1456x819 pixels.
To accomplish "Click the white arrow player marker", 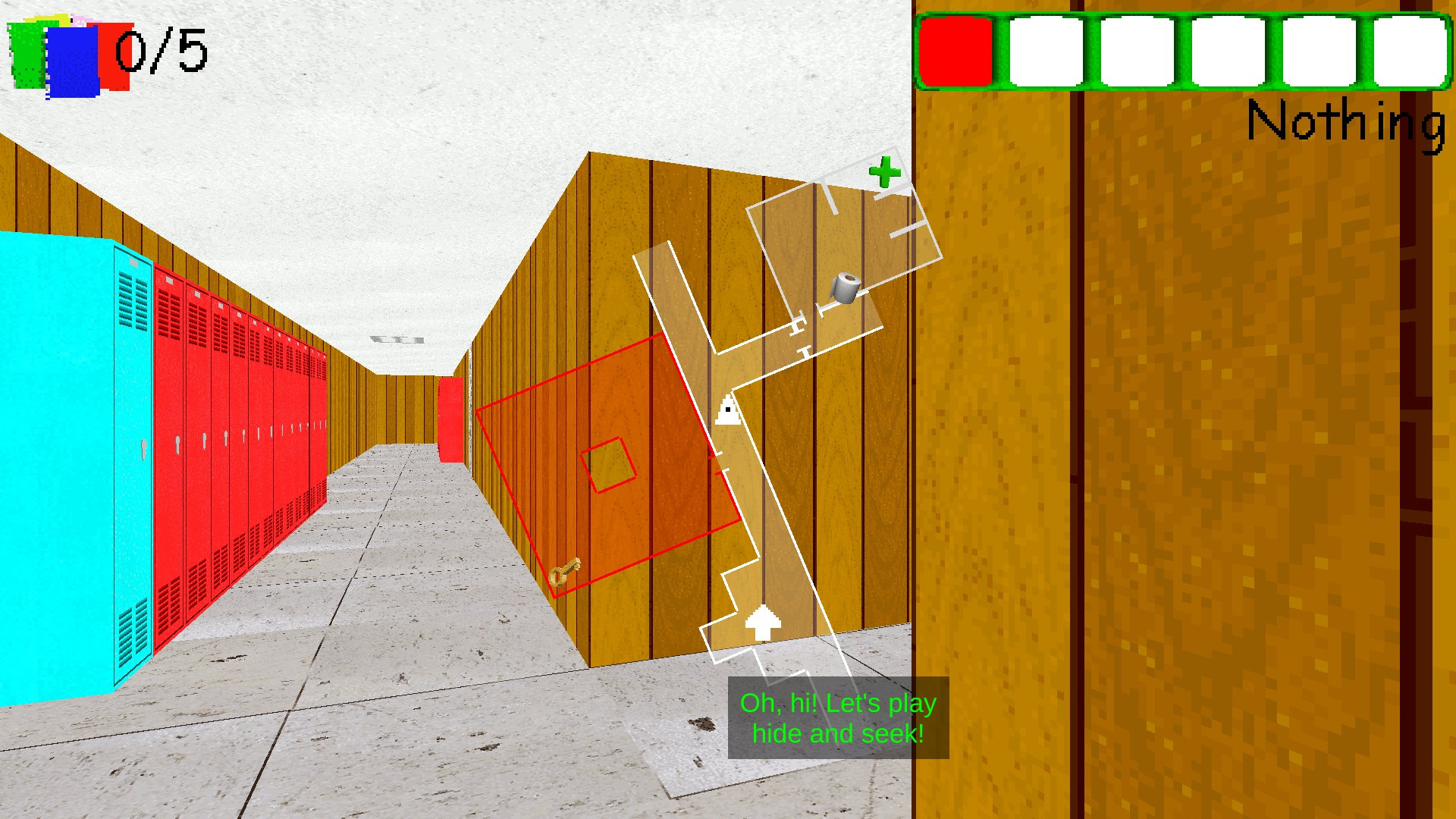I will point(763,624).
